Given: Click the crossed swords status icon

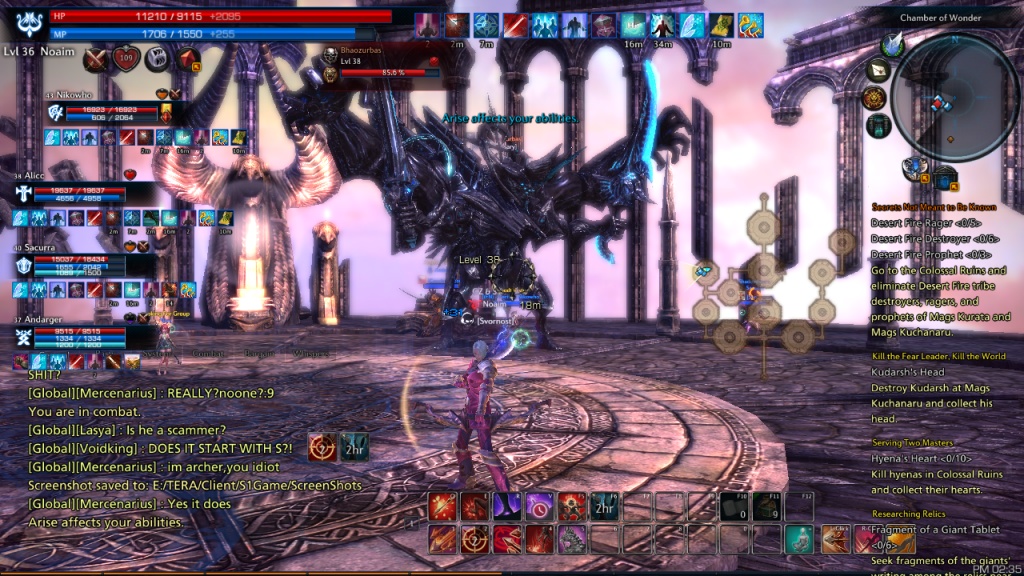Looking at the screenshot, I should [97, 59].
